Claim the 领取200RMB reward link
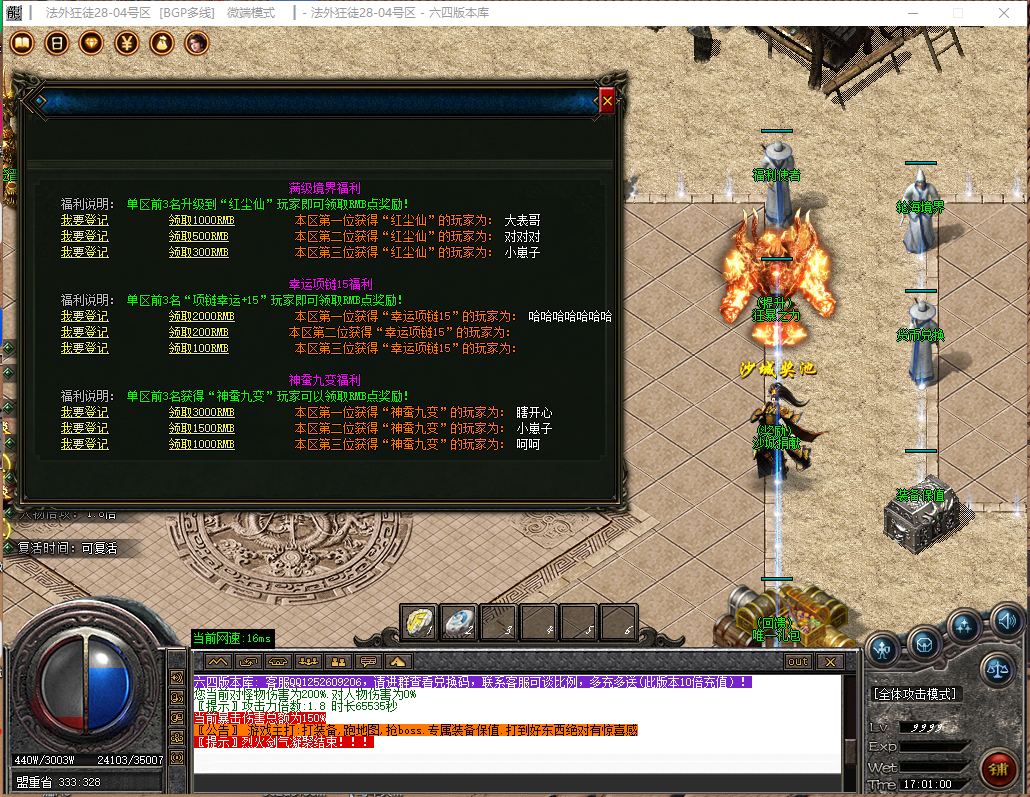 198,332
